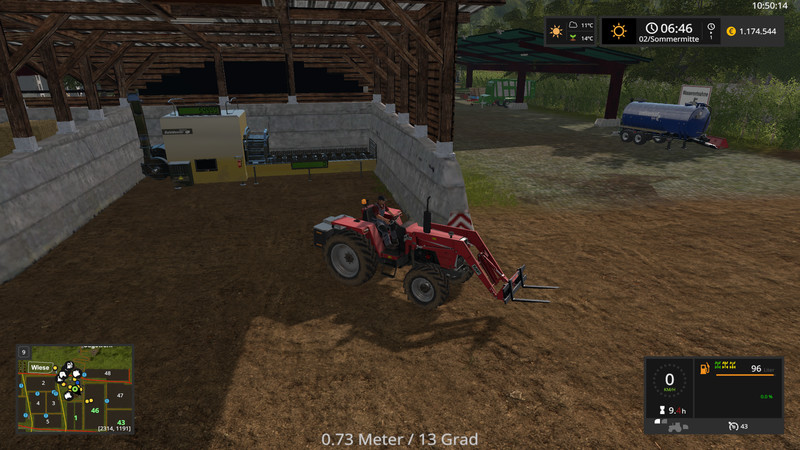Screen dimensions: 800x450
Task: Click the cruise control speed icon
Action: 732,426
